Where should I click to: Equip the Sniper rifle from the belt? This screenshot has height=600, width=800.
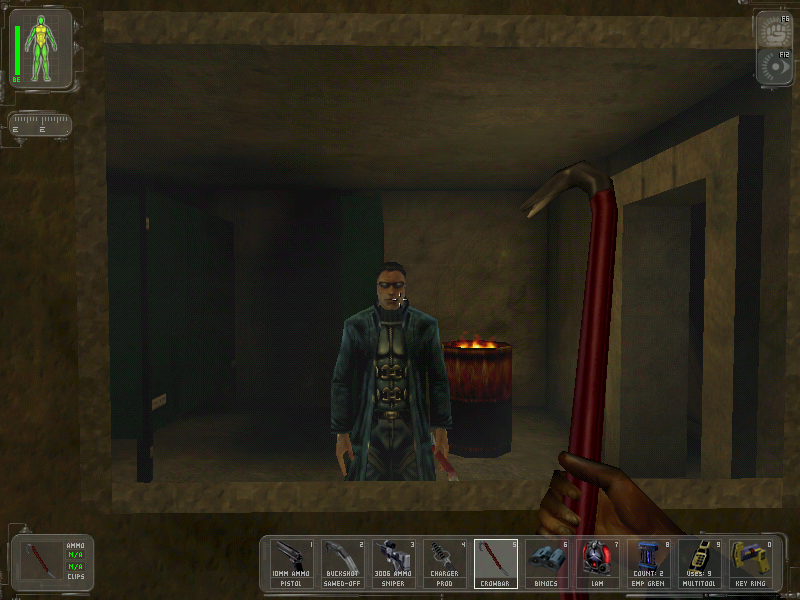tap(393, 565)
